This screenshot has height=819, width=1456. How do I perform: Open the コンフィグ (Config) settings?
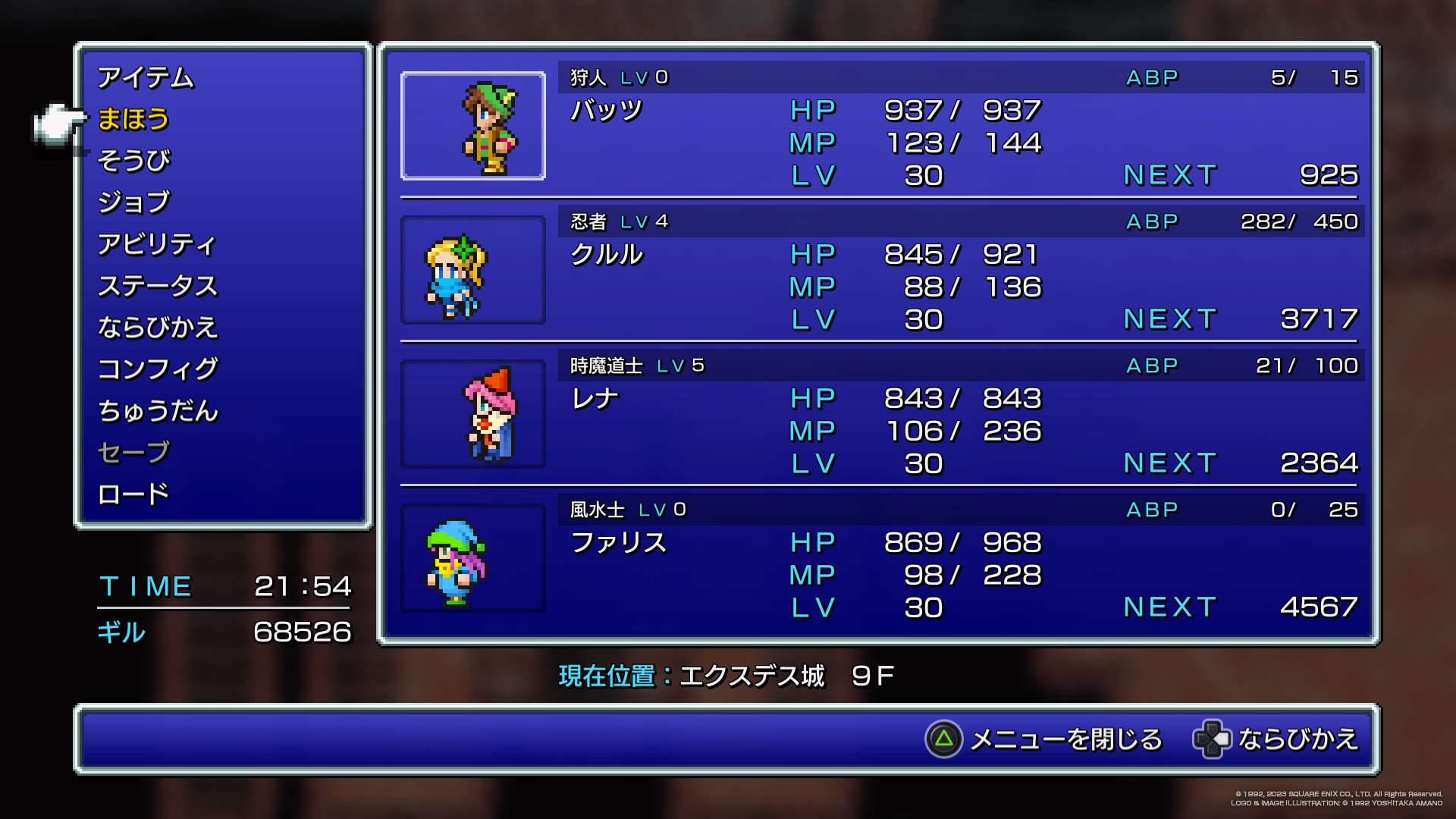(157, 369)
